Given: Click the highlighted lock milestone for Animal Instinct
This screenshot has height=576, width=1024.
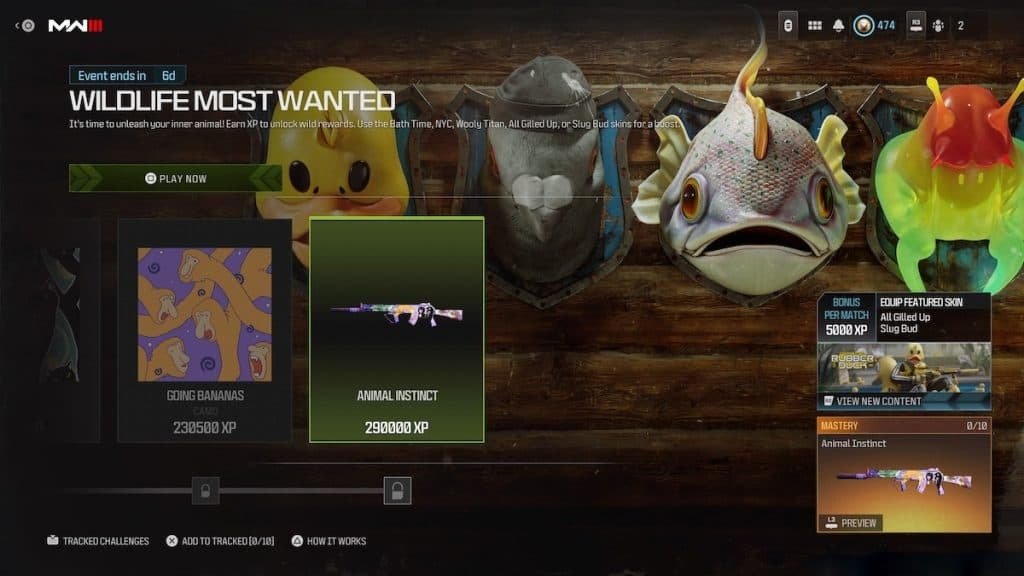Looking at the screenshot, I should (x=397, y=490).
